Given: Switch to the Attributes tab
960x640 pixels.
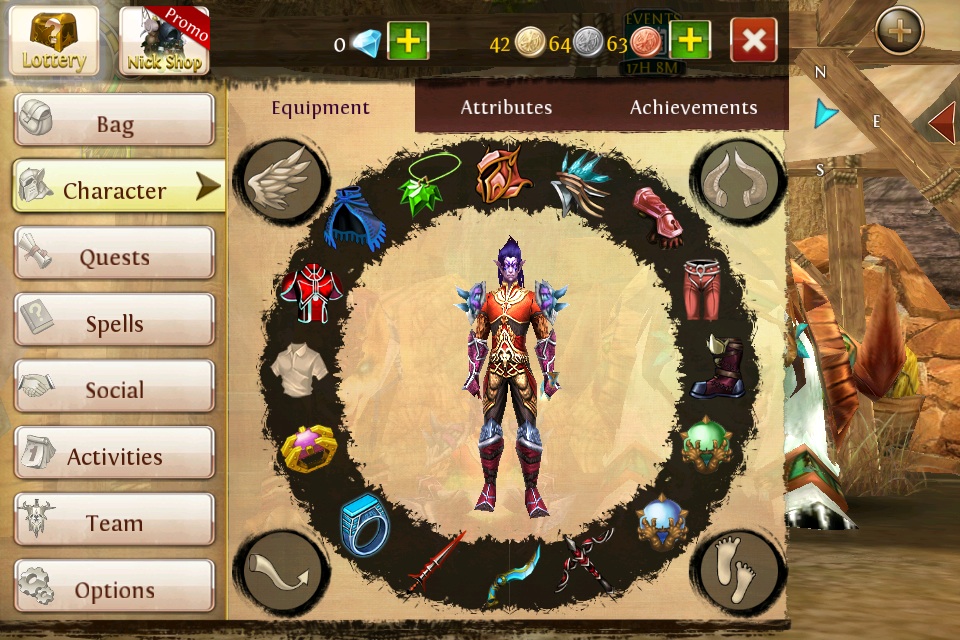Looking at the screenshot, I should [506, 107].
